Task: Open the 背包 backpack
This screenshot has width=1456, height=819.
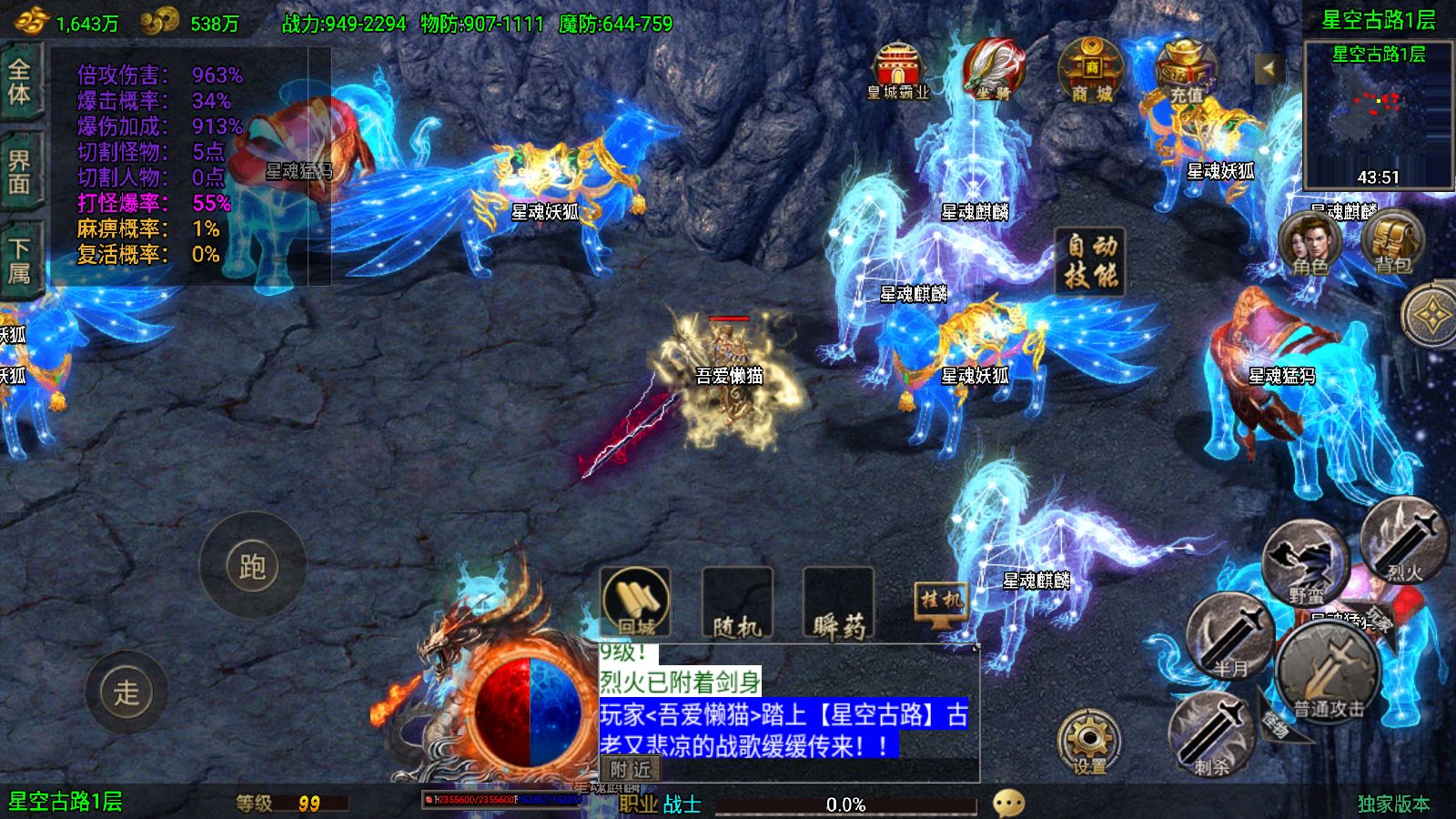Action: tap(1387, 246)
